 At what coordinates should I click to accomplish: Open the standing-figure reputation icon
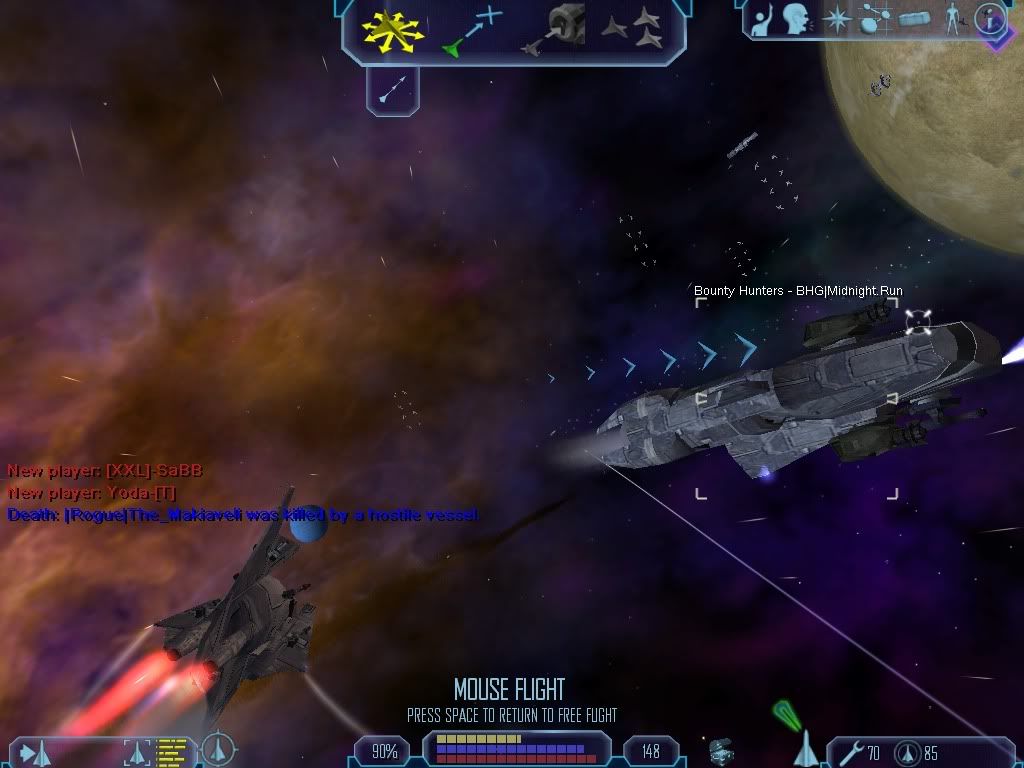(x=951, y=19)
